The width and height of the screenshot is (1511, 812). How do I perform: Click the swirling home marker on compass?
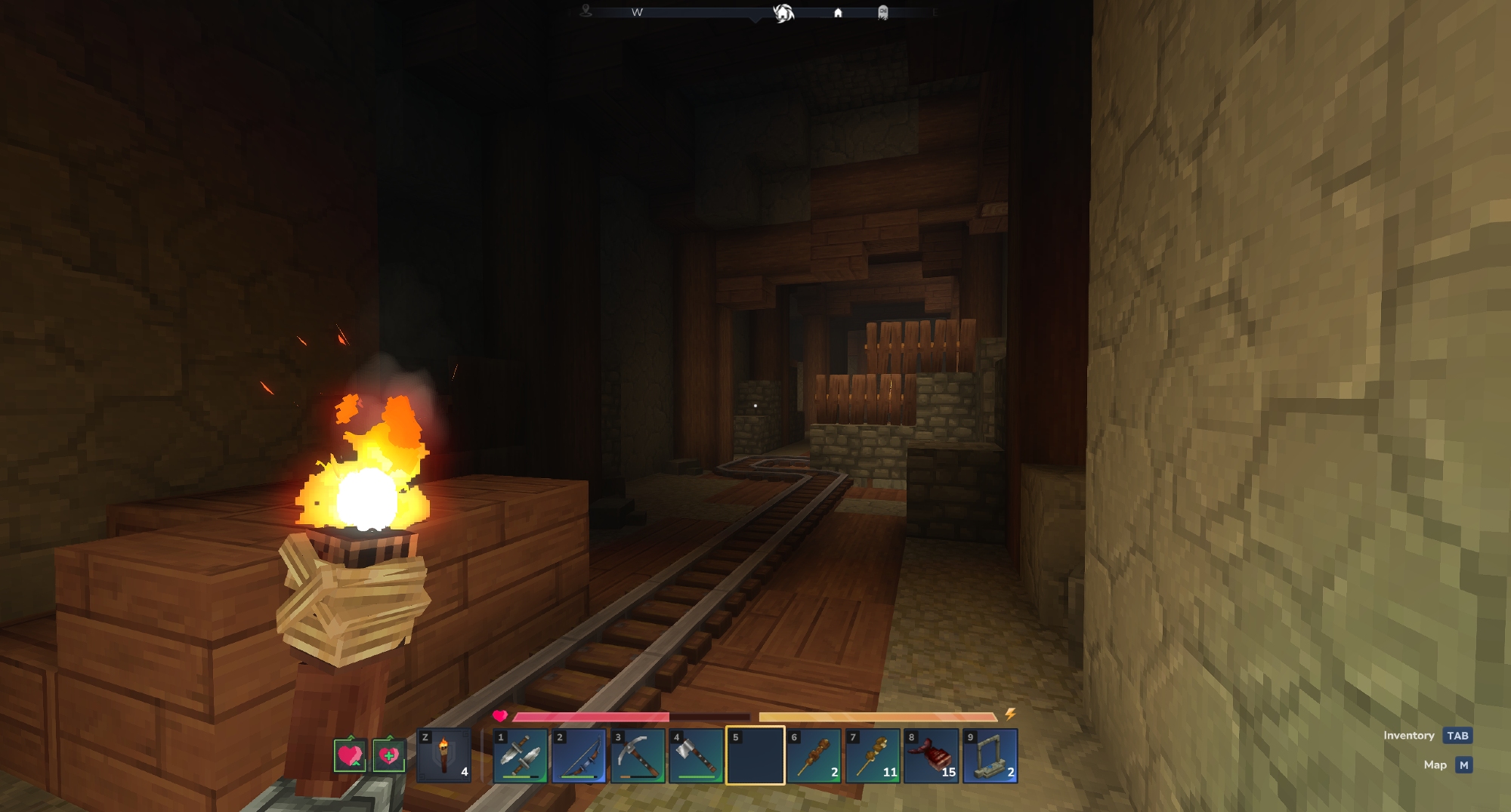[x=783, y=13]
